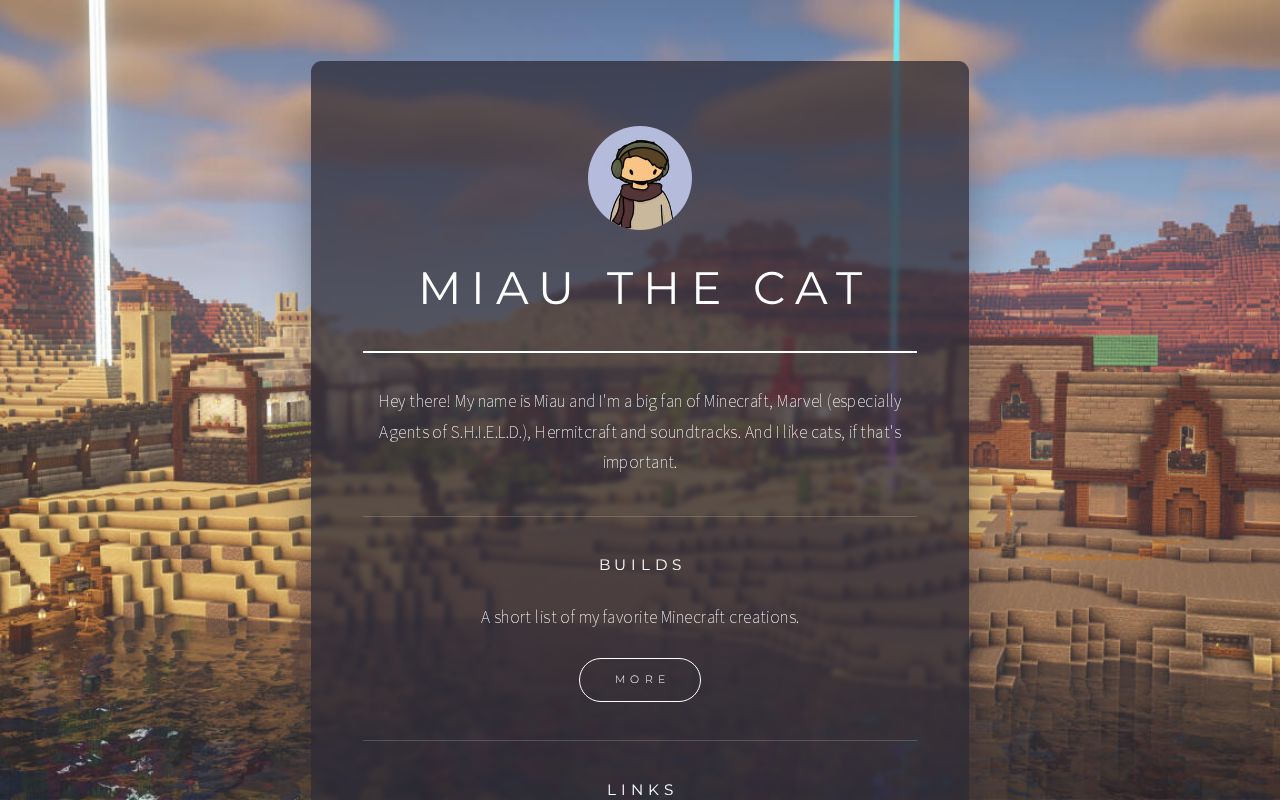
Task: Click the BUILDS section heading
Action: click(640, 564)
